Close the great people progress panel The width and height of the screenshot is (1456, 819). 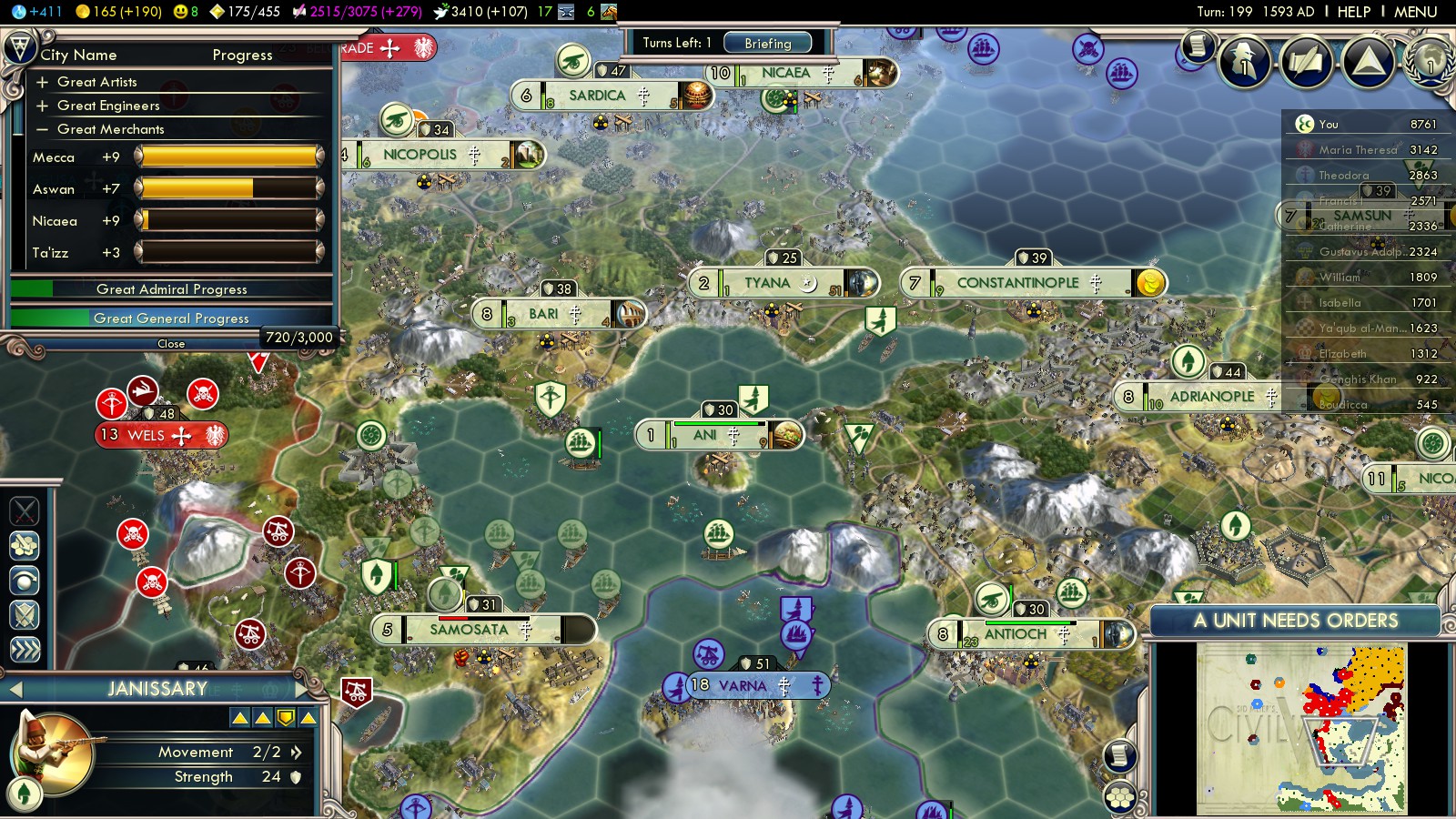pos(171,344)
